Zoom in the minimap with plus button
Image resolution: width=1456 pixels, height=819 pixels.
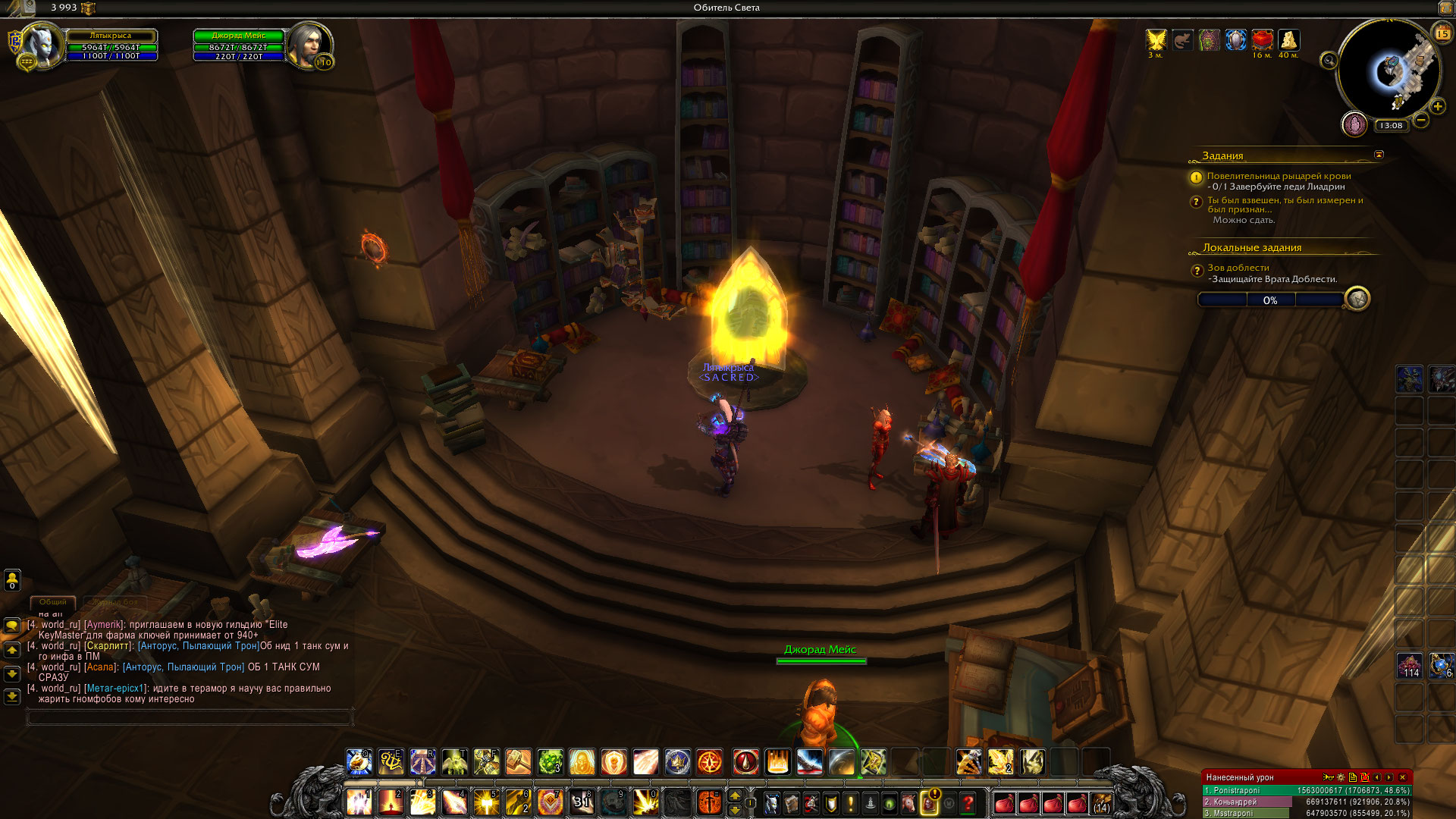[1437, 106]
